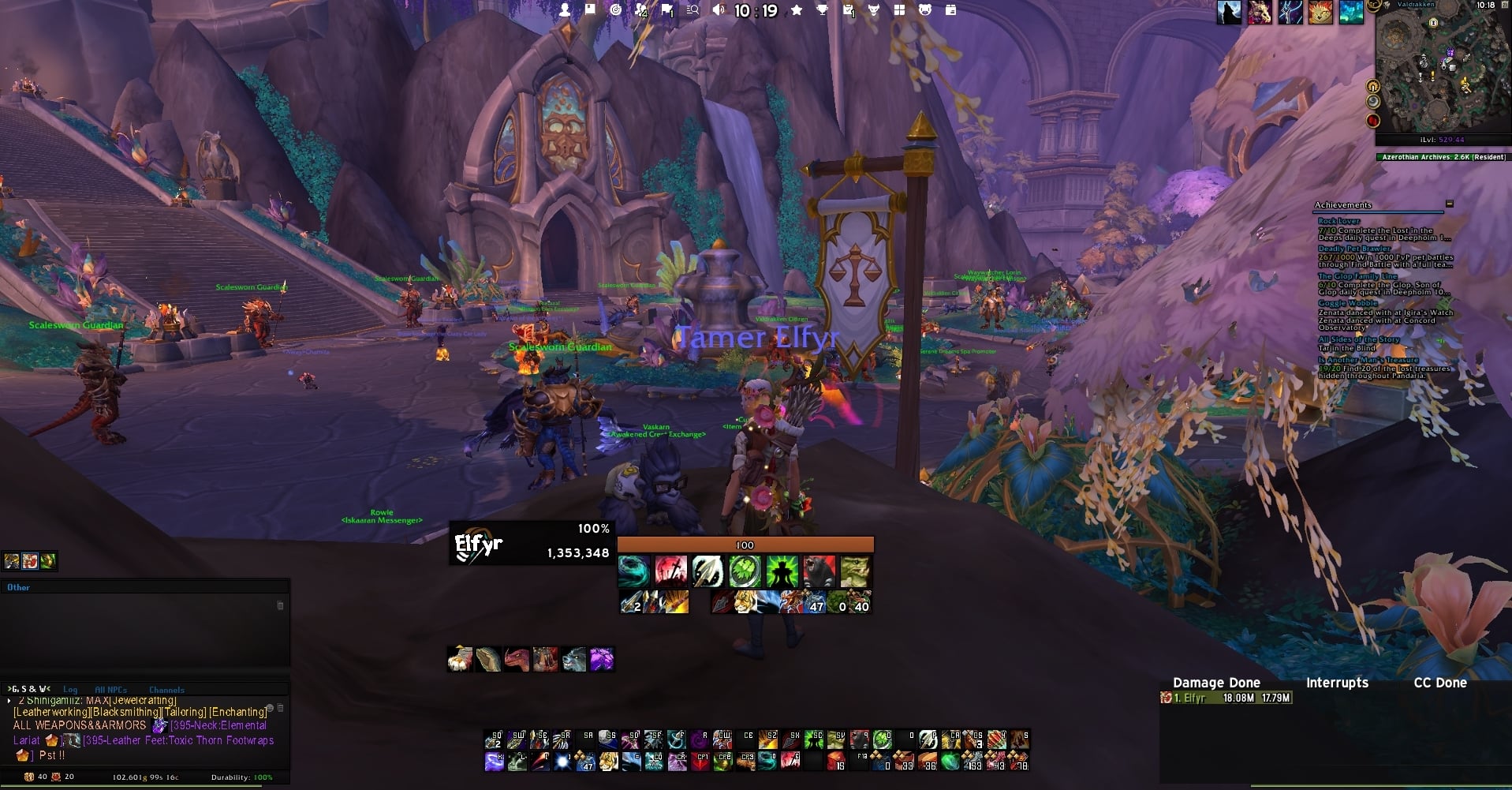Open the shop icon at top bar end
The image size is (1512, 790).
(951, 10)
